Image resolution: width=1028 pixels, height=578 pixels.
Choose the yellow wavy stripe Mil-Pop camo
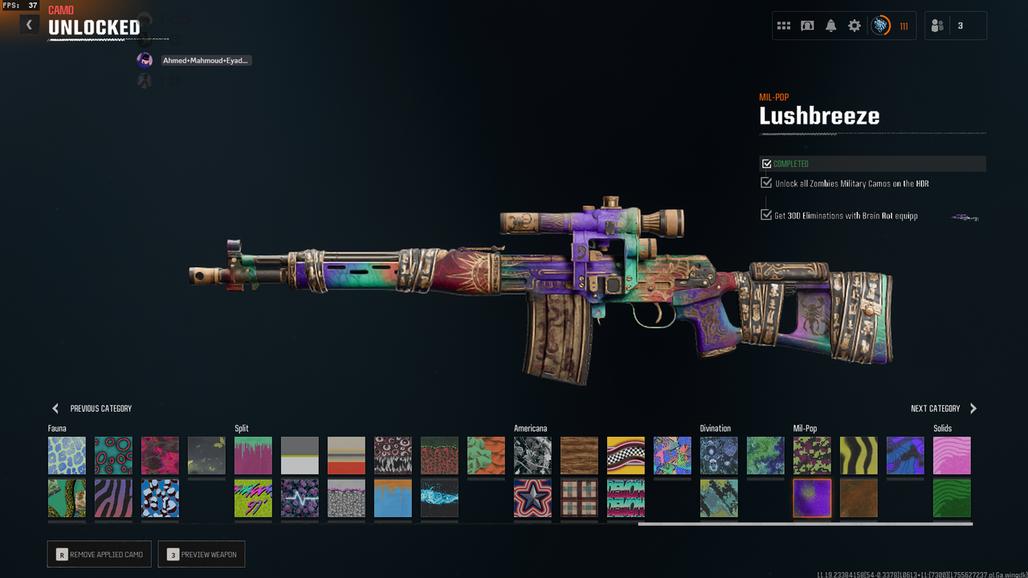click(858, 455)
